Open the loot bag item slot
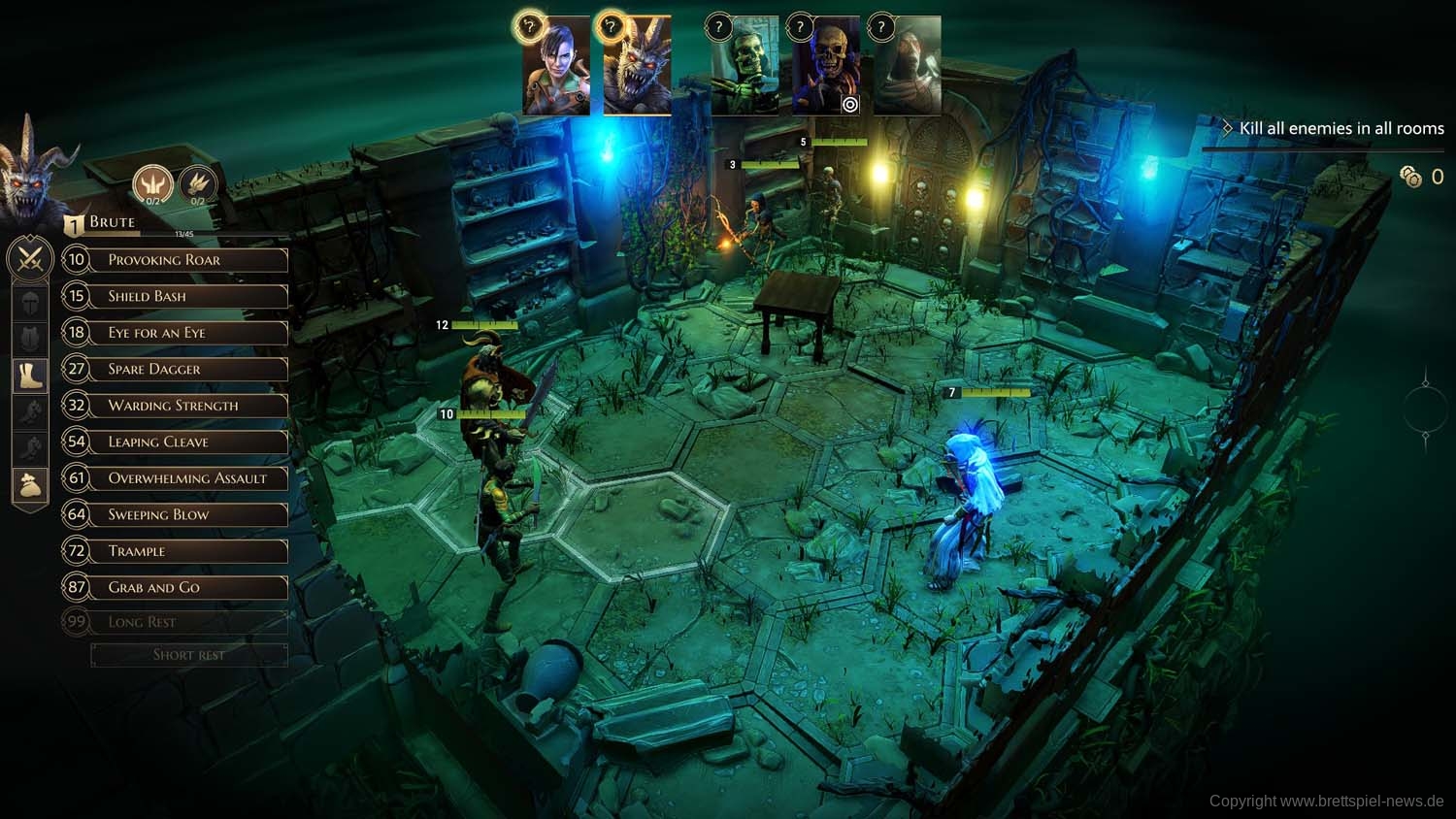Viewport: 1456px width, 819px height. (30, 484)
